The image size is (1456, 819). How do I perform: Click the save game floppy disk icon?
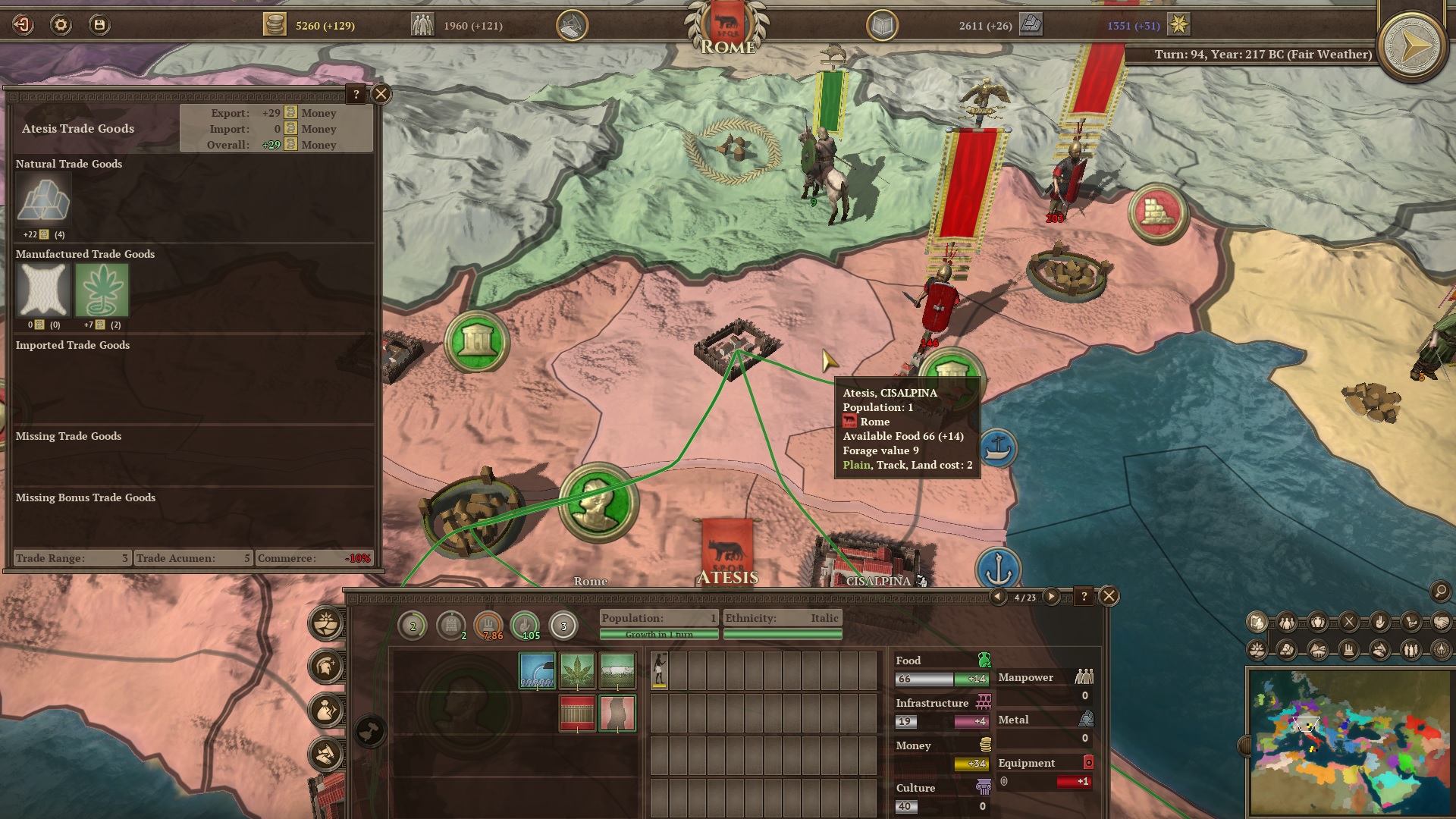99,25
